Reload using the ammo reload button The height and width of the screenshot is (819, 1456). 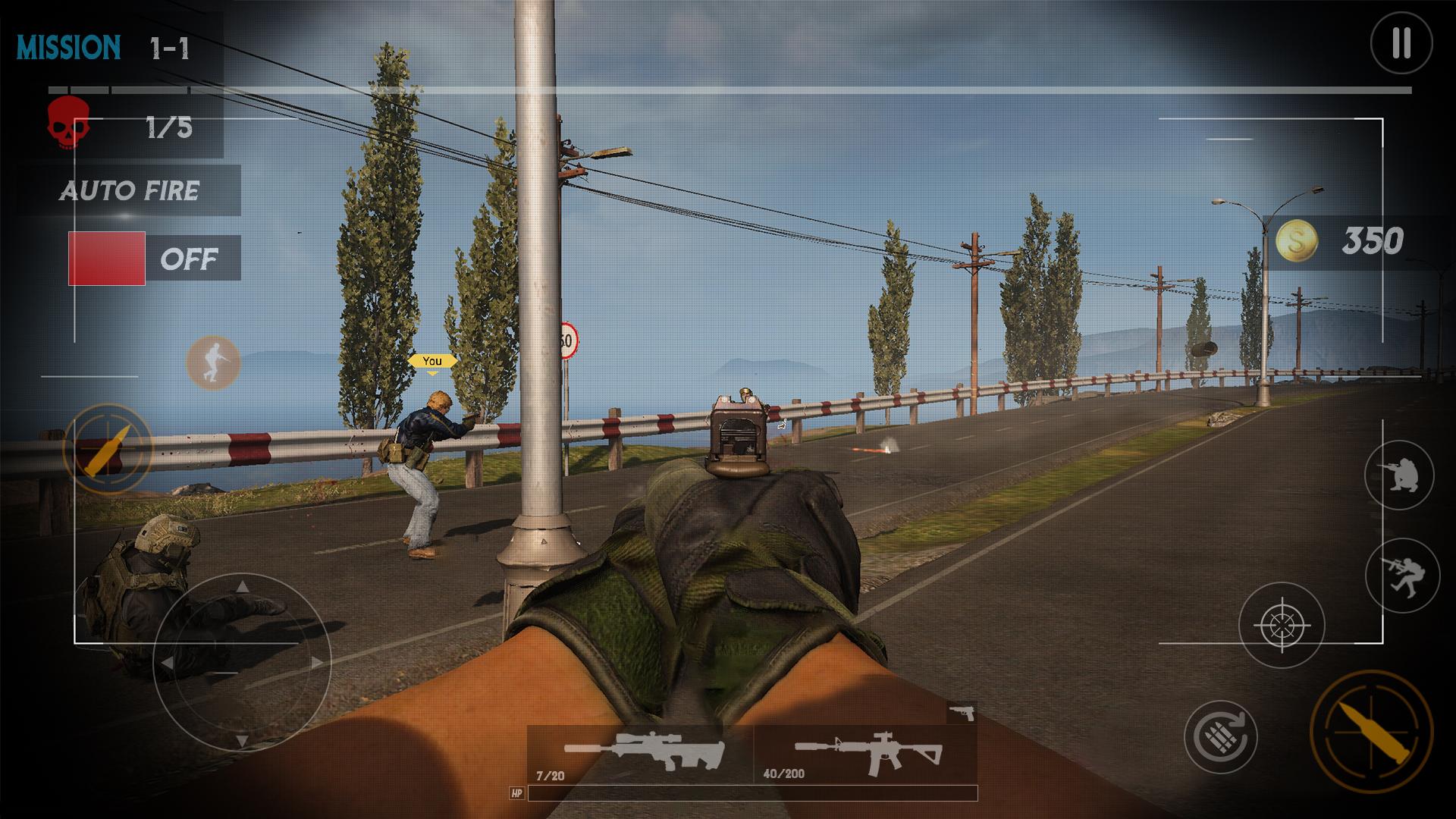coord(1220,736)
